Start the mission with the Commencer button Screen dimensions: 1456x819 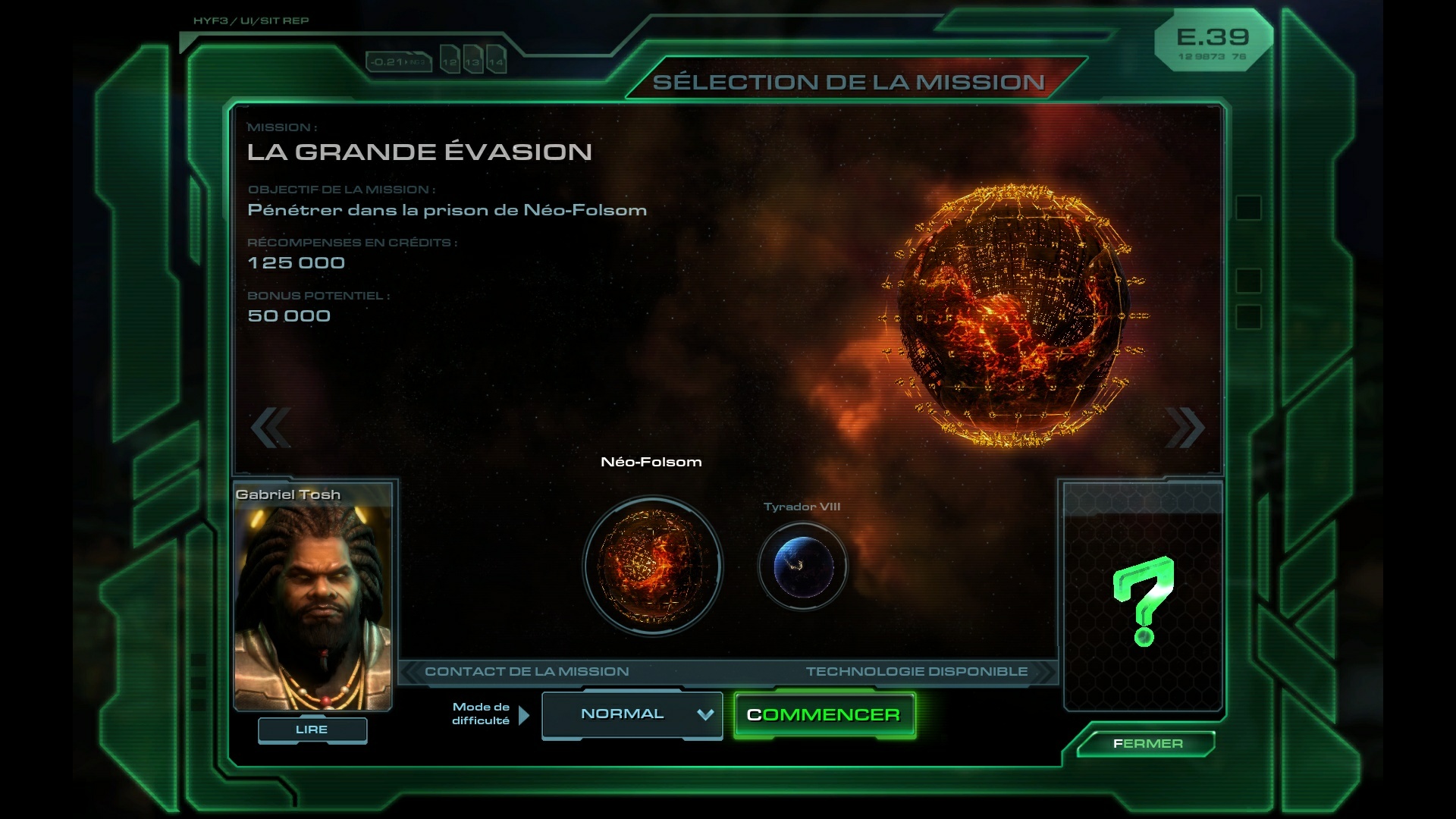tap(824, 714)
